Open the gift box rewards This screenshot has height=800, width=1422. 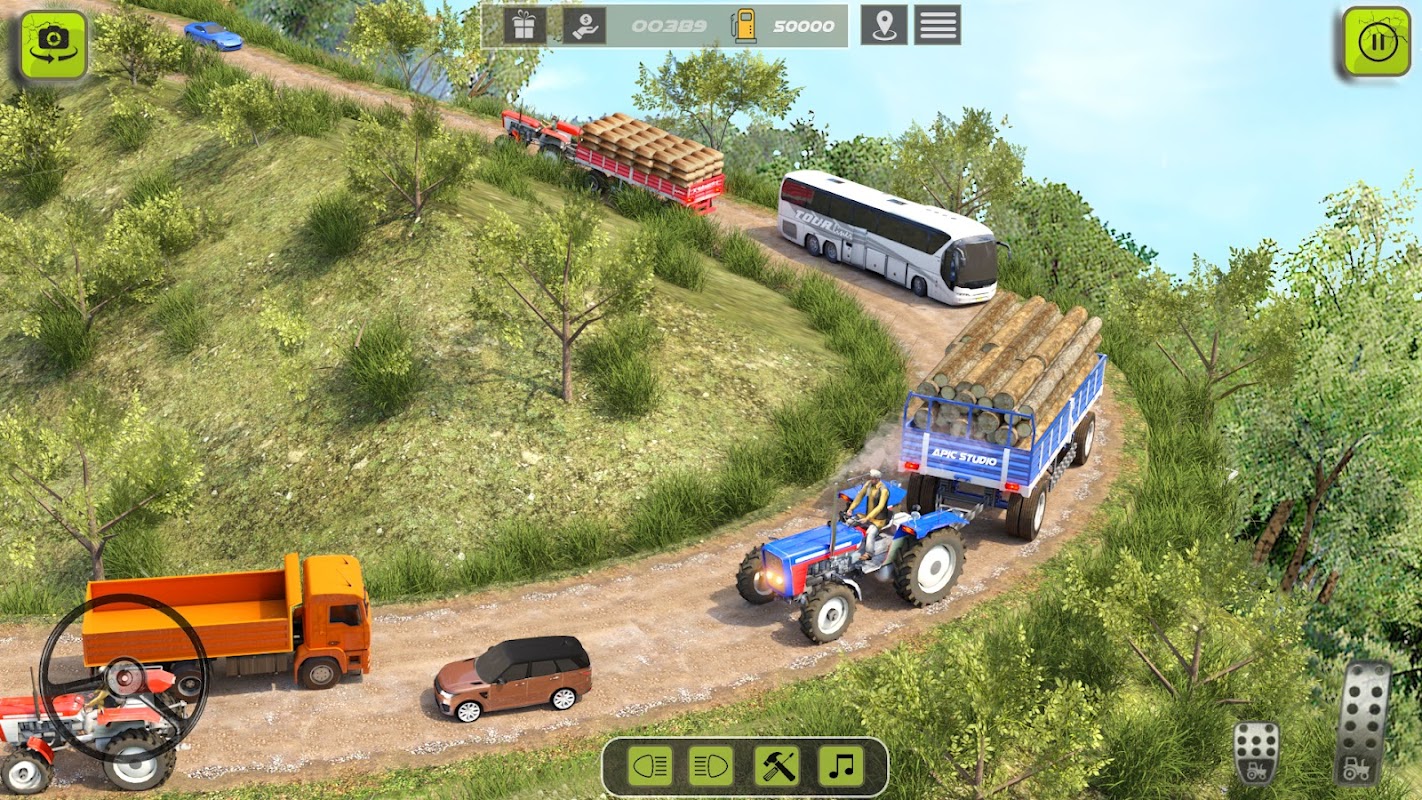click(524, 25)
